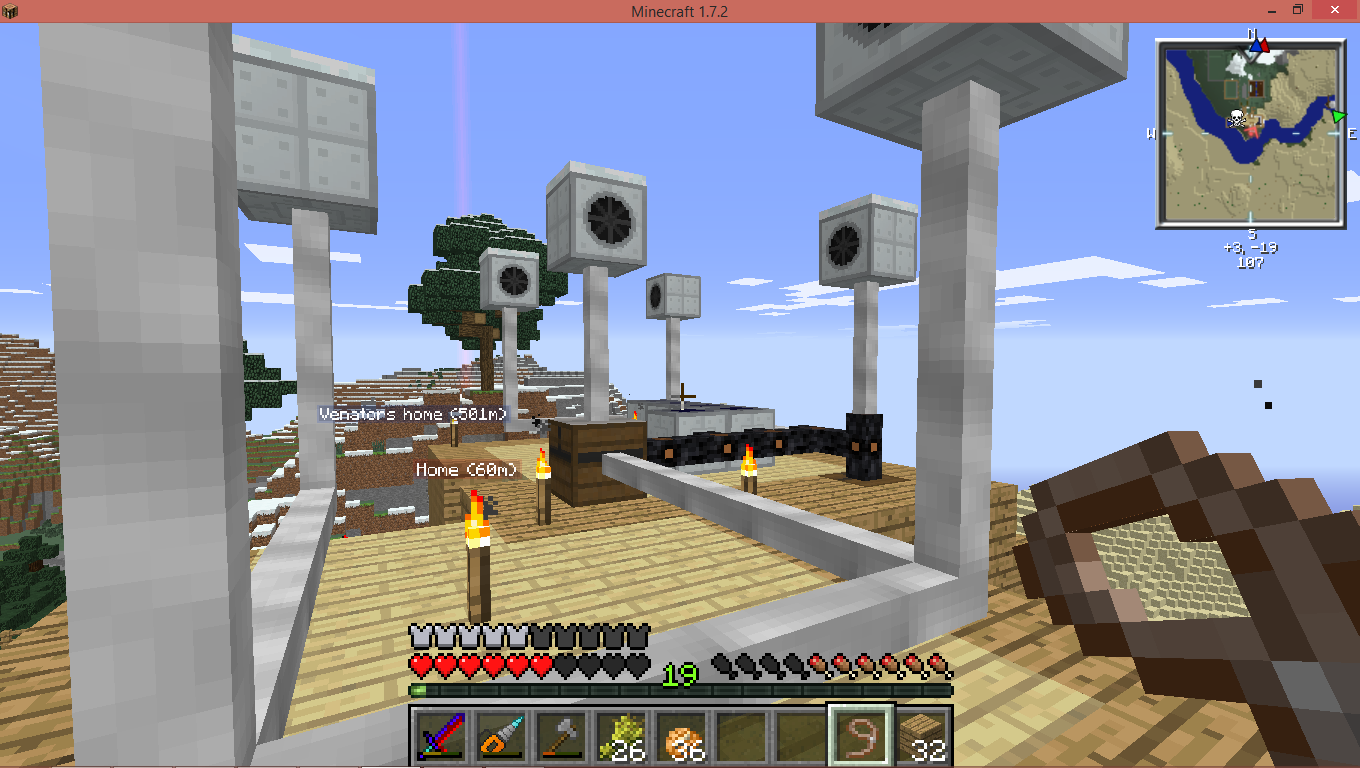Select the wooden planks stack slot
Viewport: 1360px width, 768px height.
click(921, 738)
